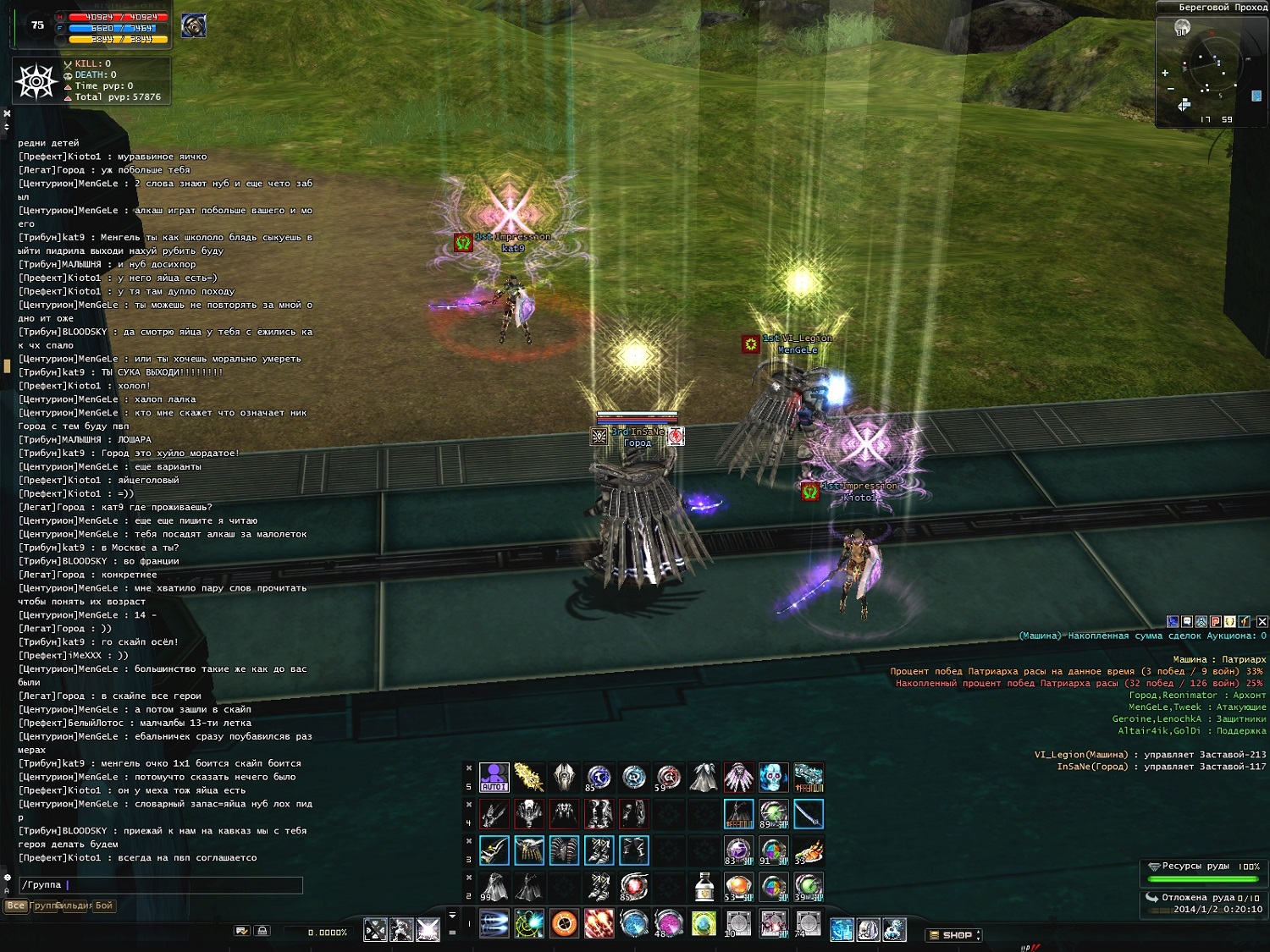This screenshot has height=952, width=1270.
Task: Switch chat to the Все tab
Action: [15, 905]
